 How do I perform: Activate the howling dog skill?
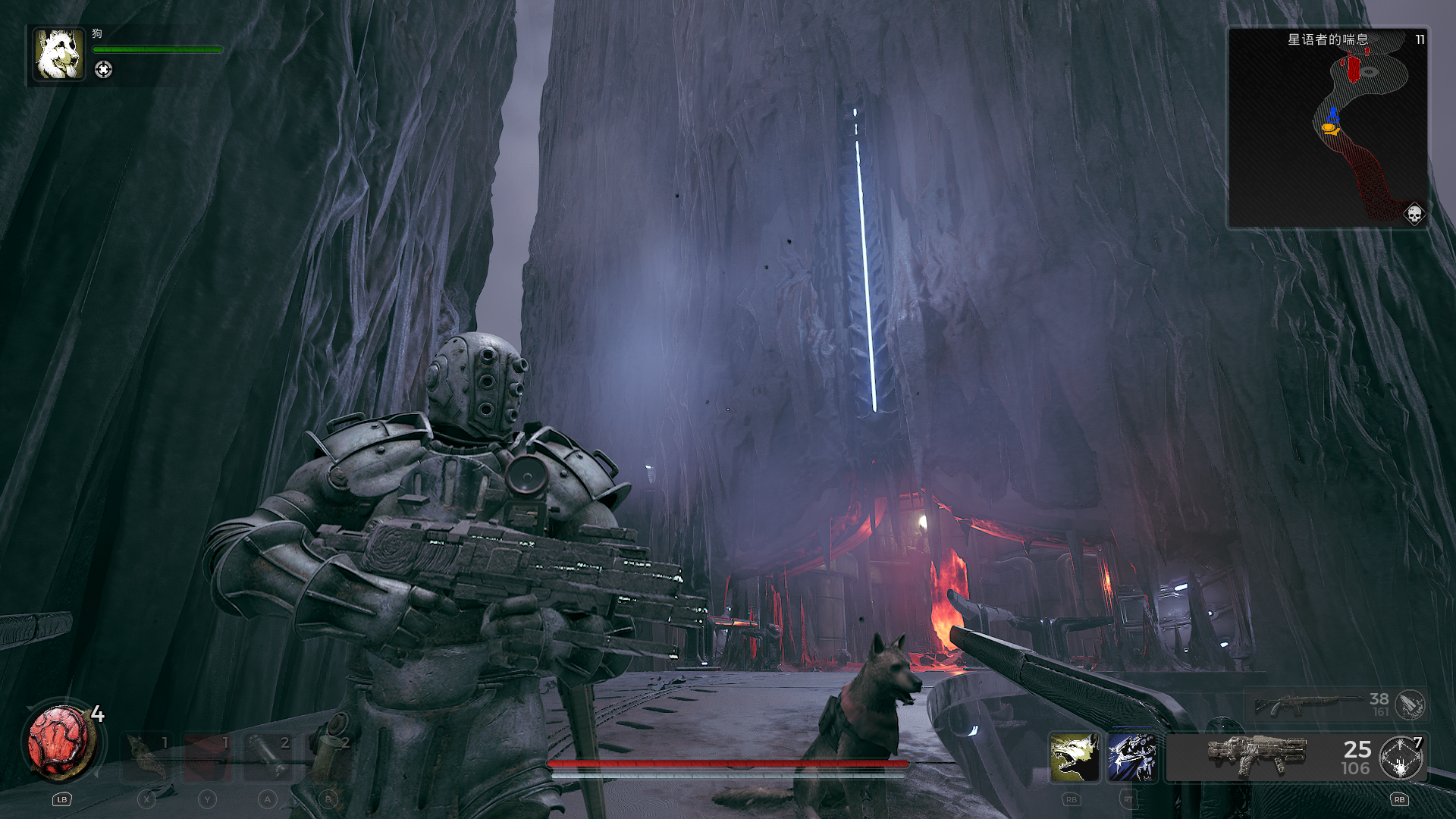click(1074, 758)
